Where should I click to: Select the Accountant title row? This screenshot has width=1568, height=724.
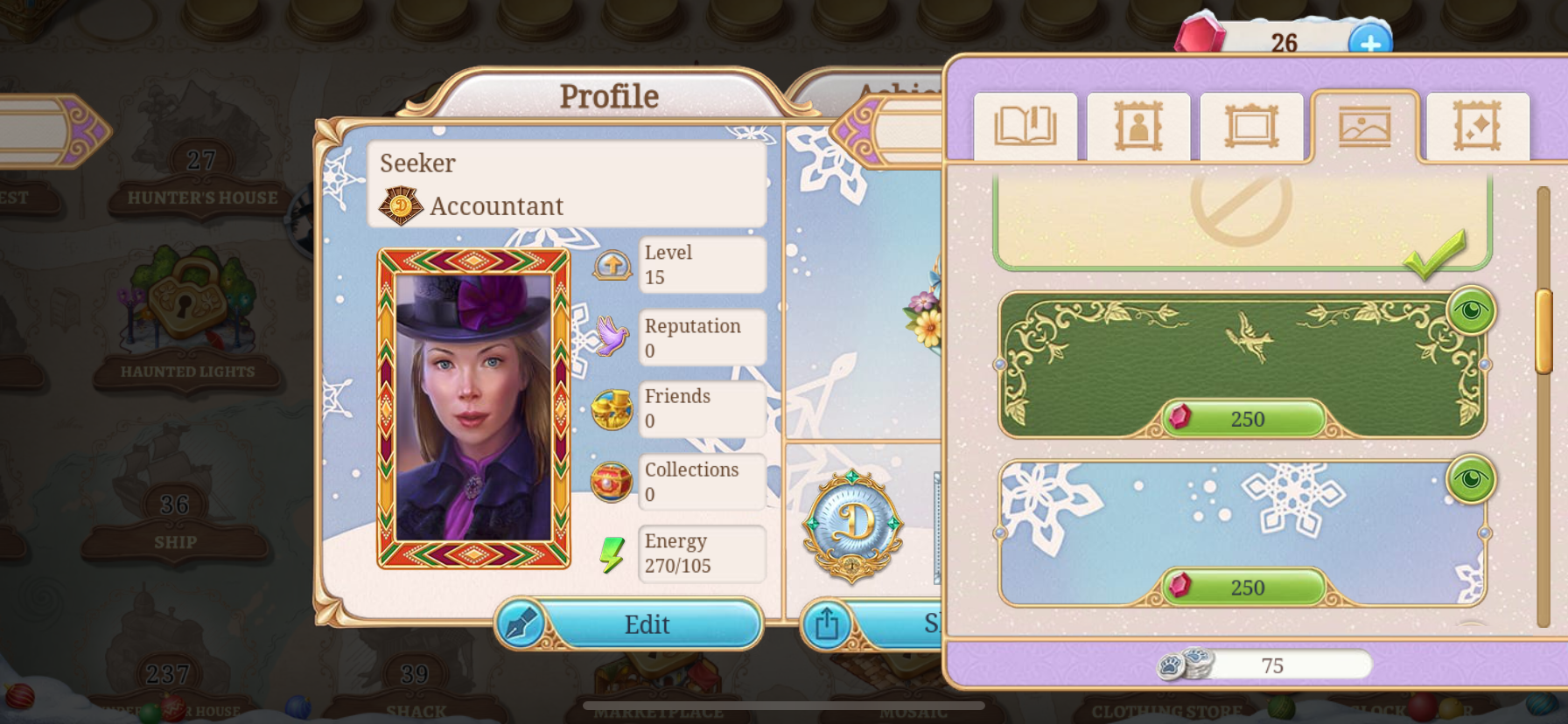click(x=567, y=206)
